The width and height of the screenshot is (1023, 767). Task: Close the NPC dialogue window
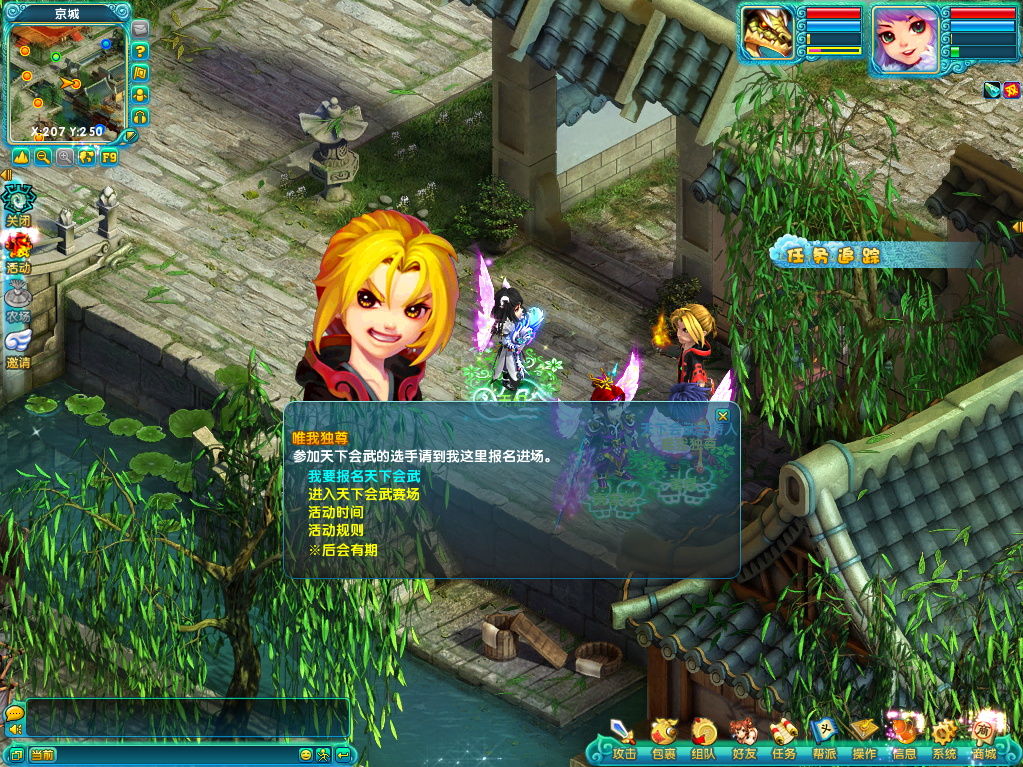click(x=723, y=415)
